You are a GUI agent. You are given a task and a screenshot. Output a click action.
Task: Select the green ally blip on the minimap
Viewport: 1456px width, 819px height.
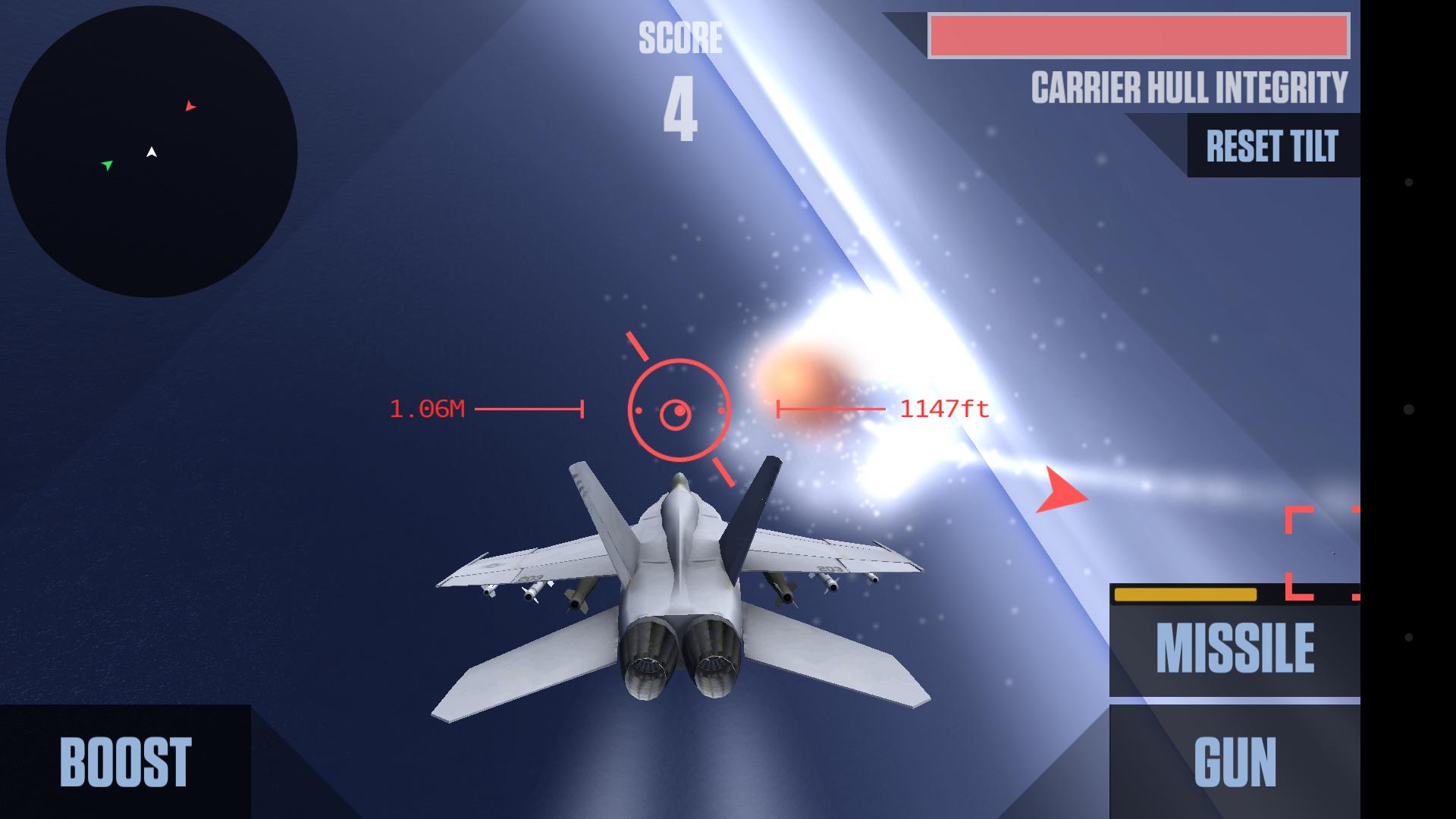108,164
